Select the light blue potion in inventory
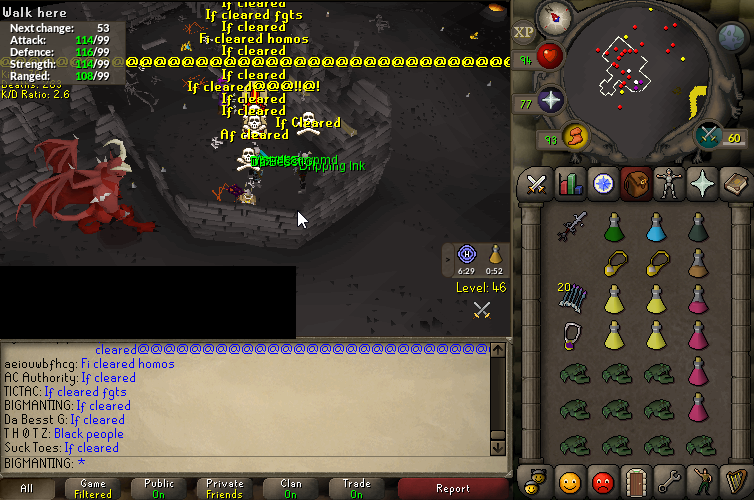This screenshot has width=754, height=500. [656, 228]
